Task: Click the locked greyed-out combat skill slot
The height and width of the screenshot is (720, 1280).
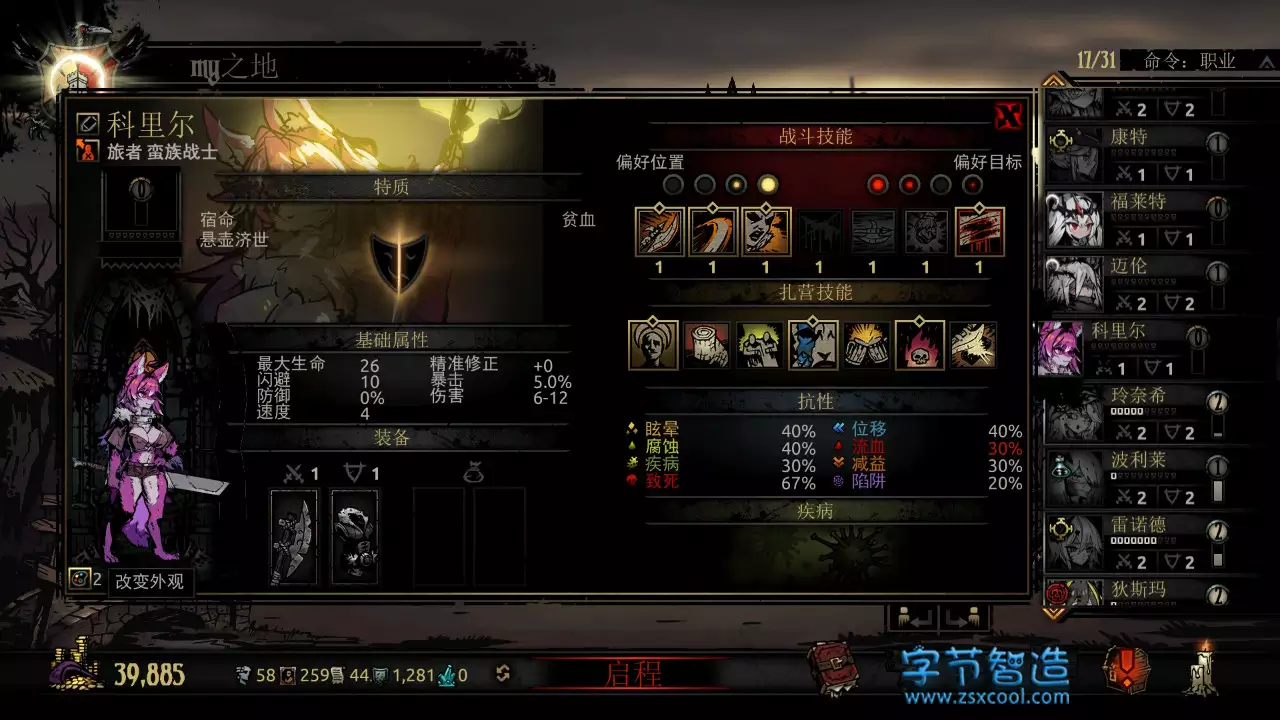Action: (818, 230)
